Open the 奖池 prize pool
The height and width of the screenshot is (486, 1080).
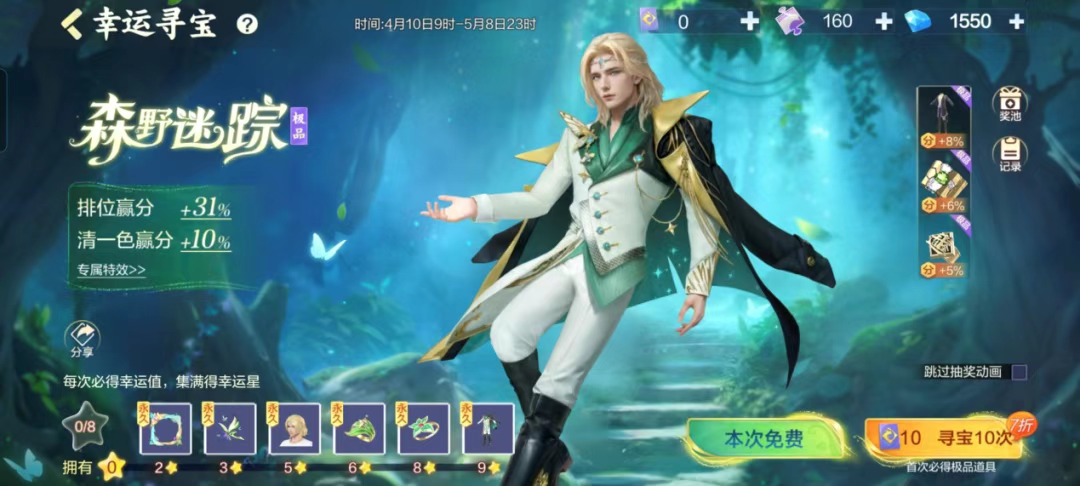pos(1009,105)
